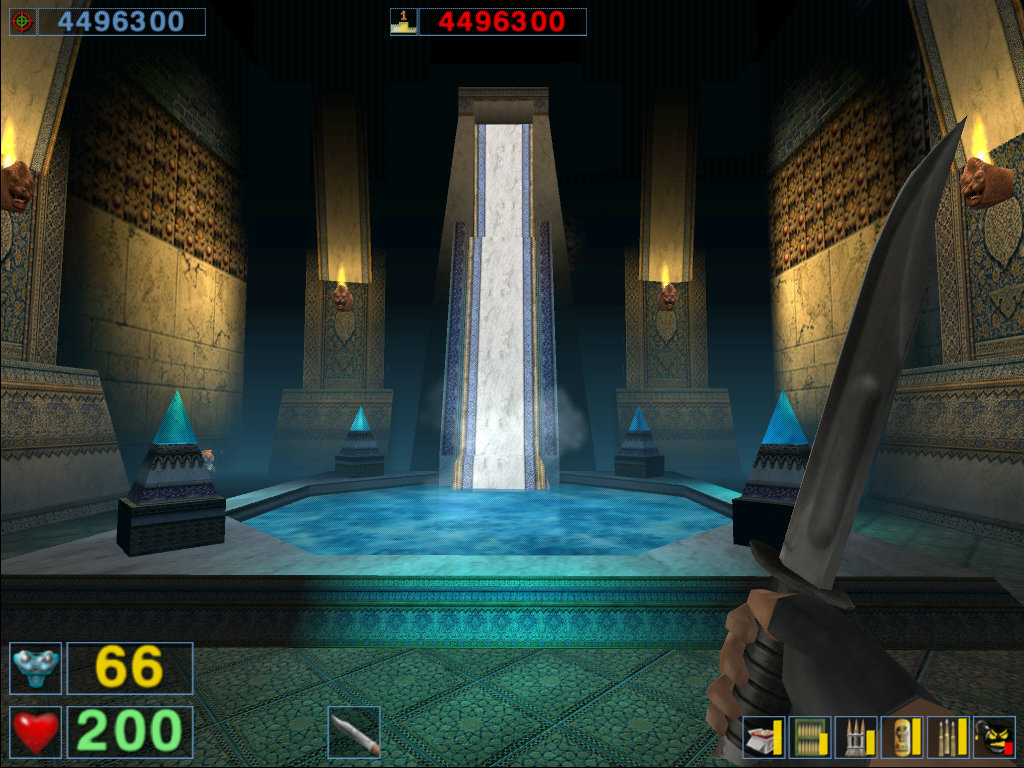Select the combat knife weapon slot
Image resolution: width=1024 pixels, height=768 pixels.
coord(354,732)
